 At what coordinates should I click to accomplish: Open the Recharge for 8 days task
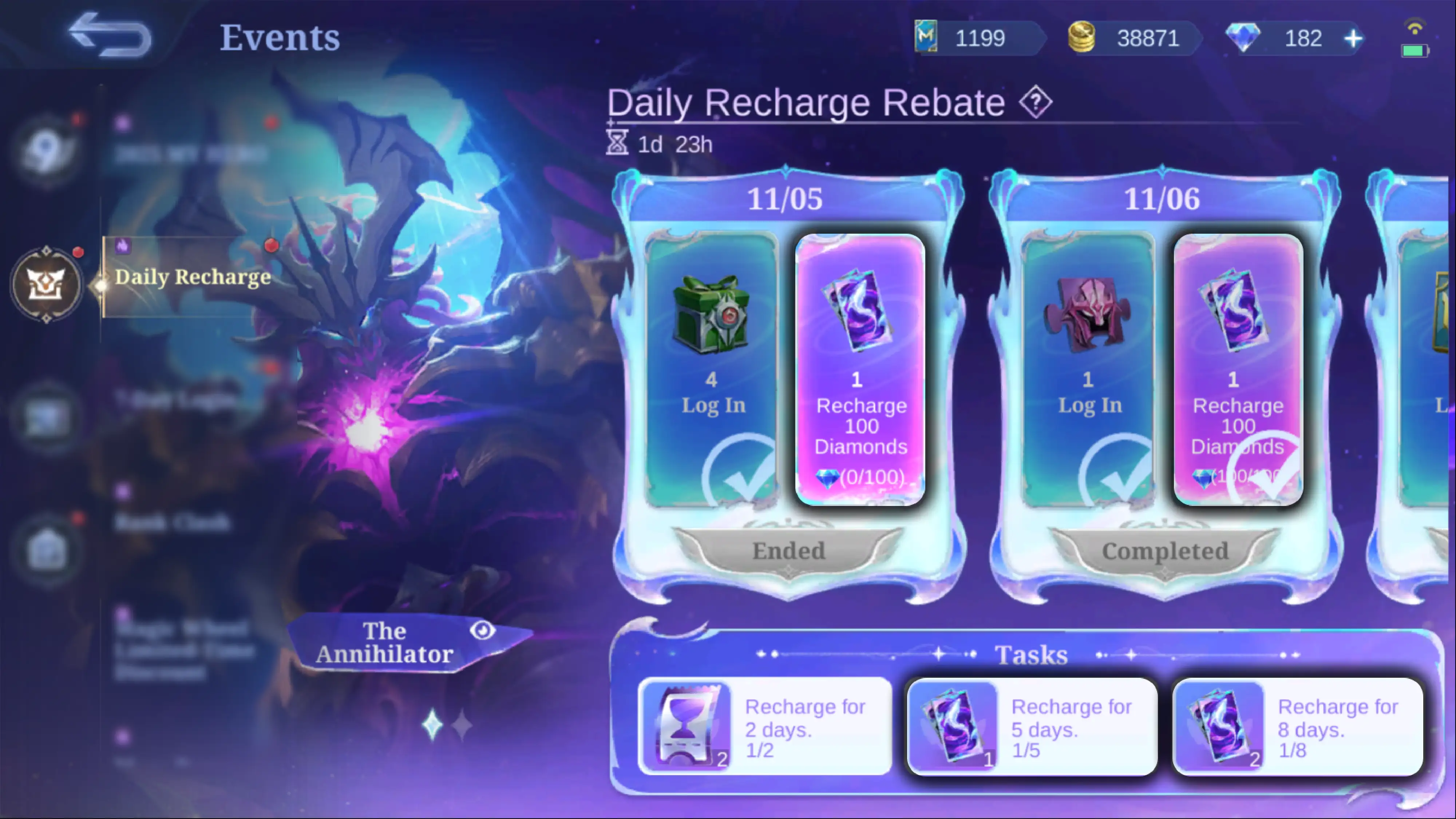click(x=1297, y=727)
